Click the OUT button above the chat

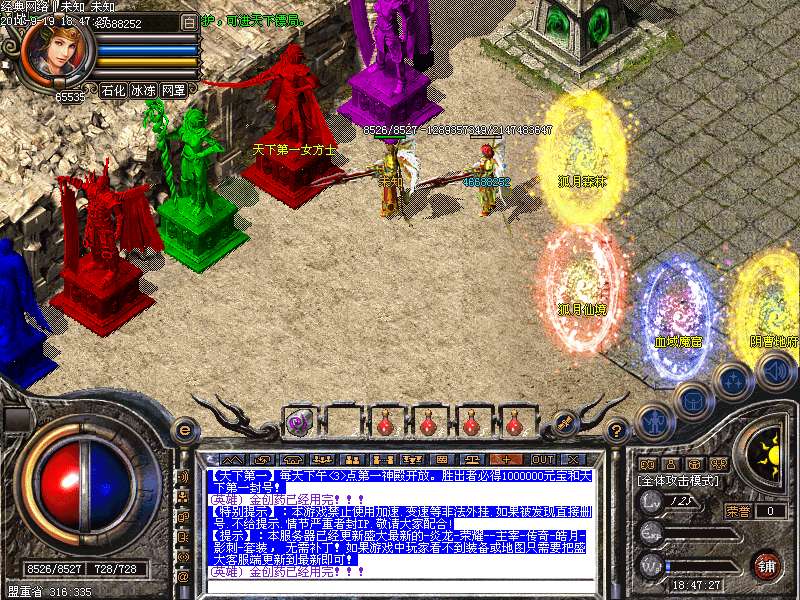click(x=543, y=459)
